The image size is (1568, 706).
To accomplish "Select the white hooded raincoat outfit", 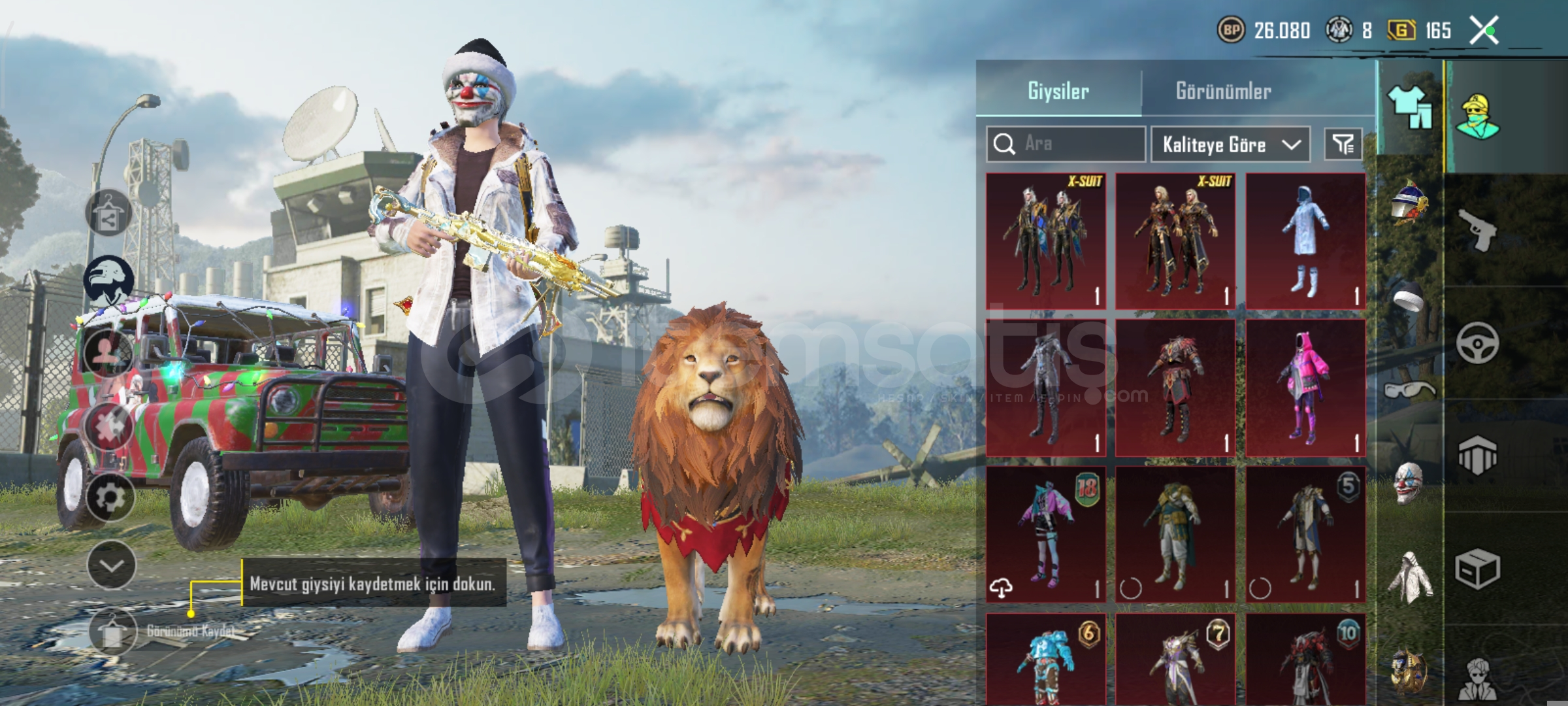I will pos(1305,241).
